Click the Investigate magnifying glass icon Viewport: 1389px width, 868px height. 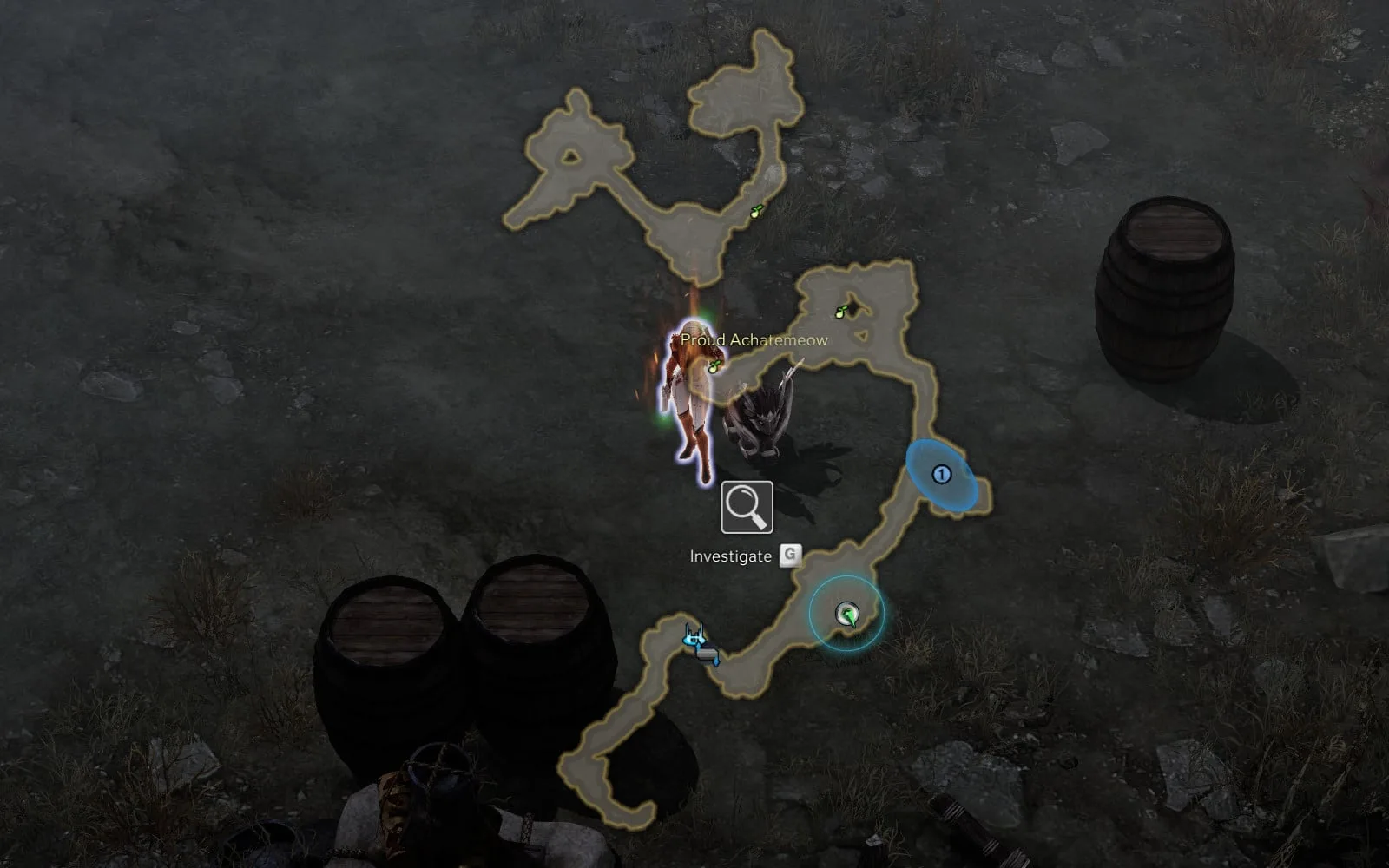(747, 507)
